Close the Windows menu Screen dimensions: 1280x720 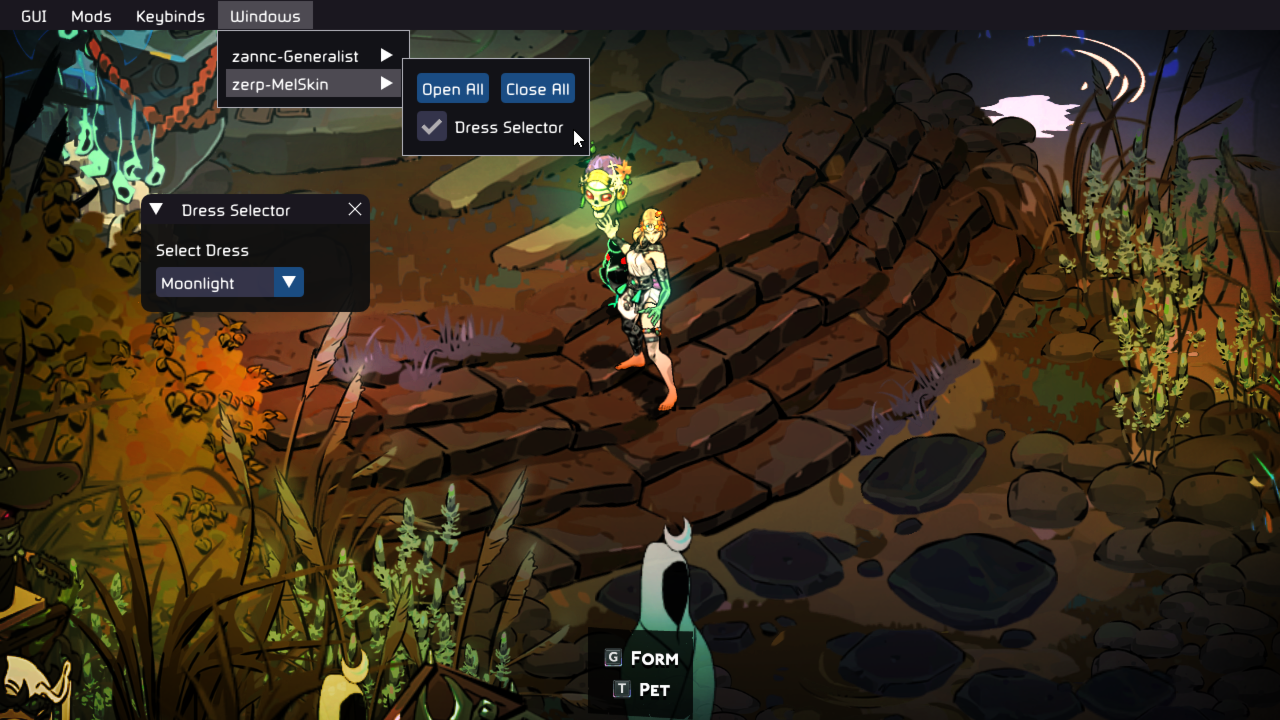tap(265, 16)
